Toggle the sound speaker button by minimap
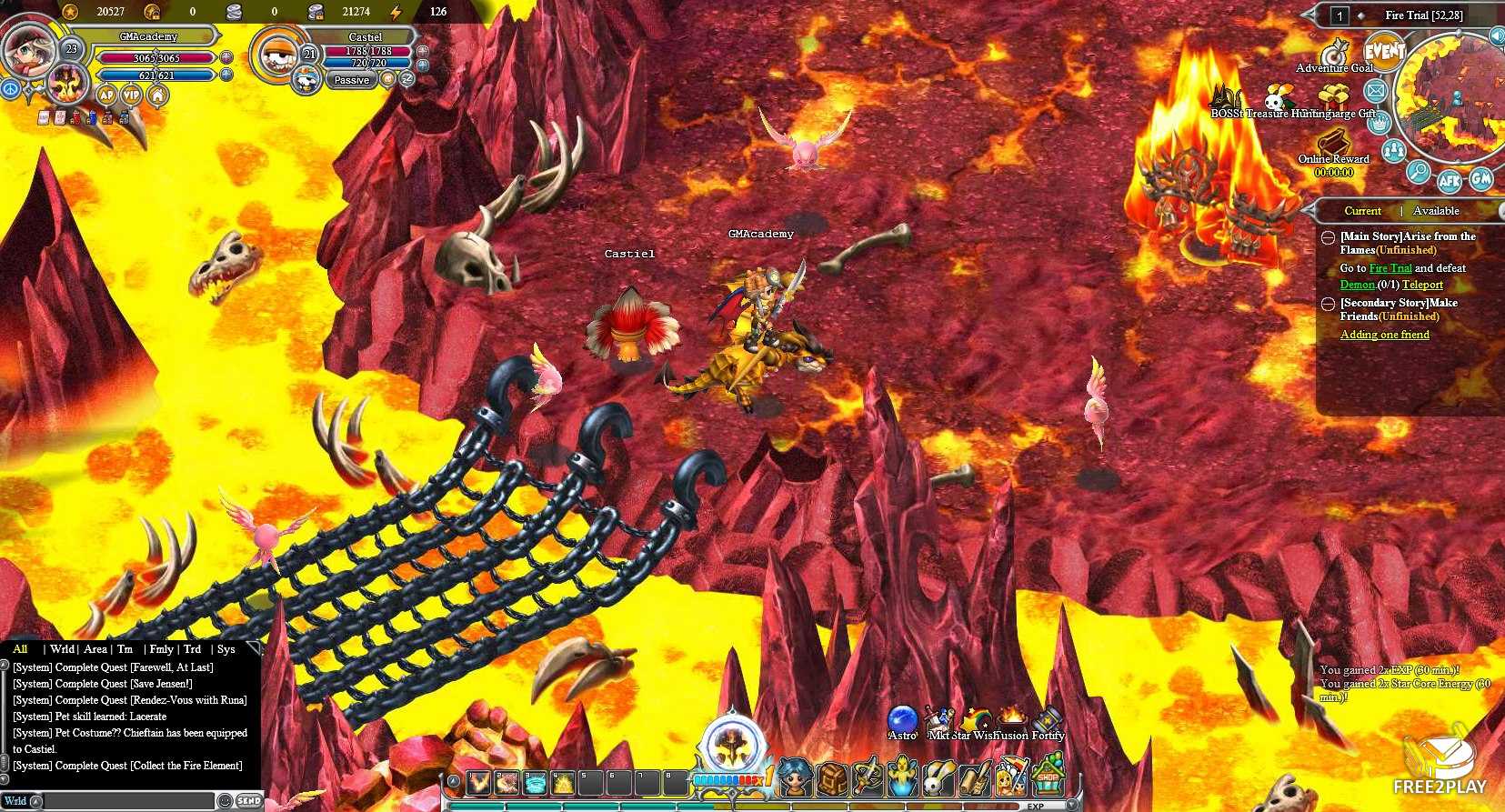The width and height of the screenshot is (1505, 812). 1496,35
